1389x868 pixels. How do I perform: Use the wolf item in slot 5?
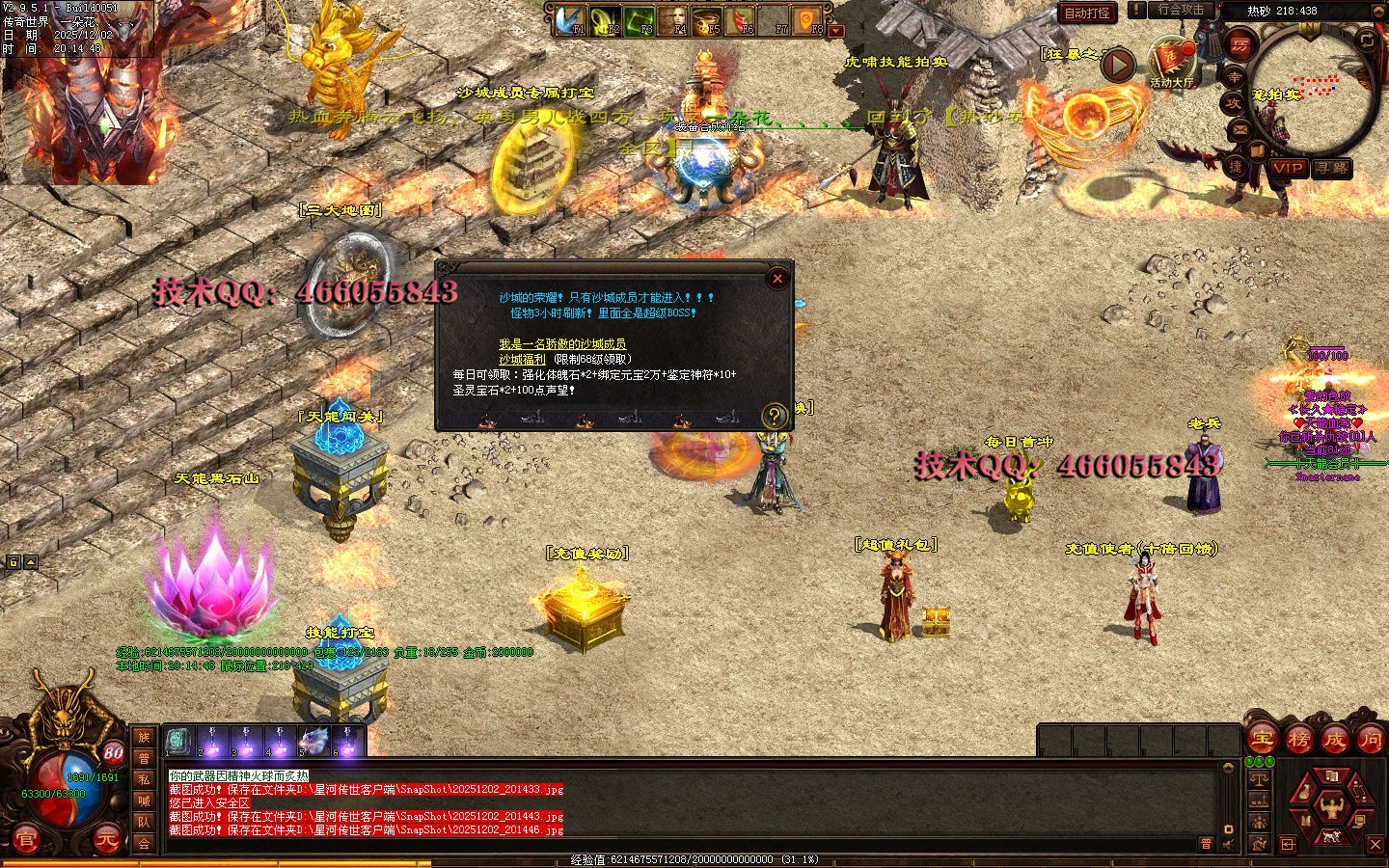[313, 741]
